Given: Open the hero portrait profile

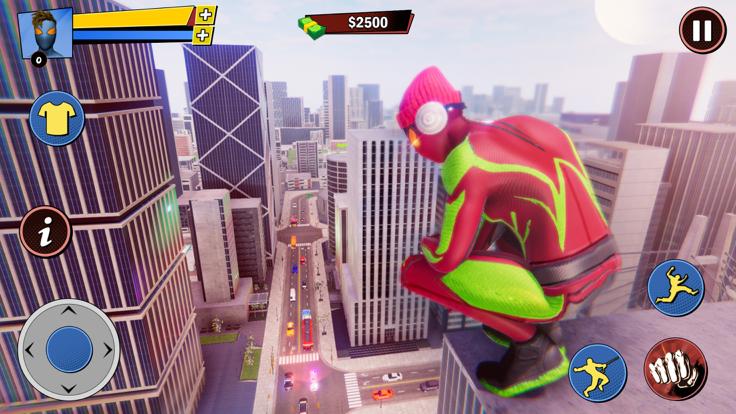Looking at the screenshot, I should click(x=45, y=33).
